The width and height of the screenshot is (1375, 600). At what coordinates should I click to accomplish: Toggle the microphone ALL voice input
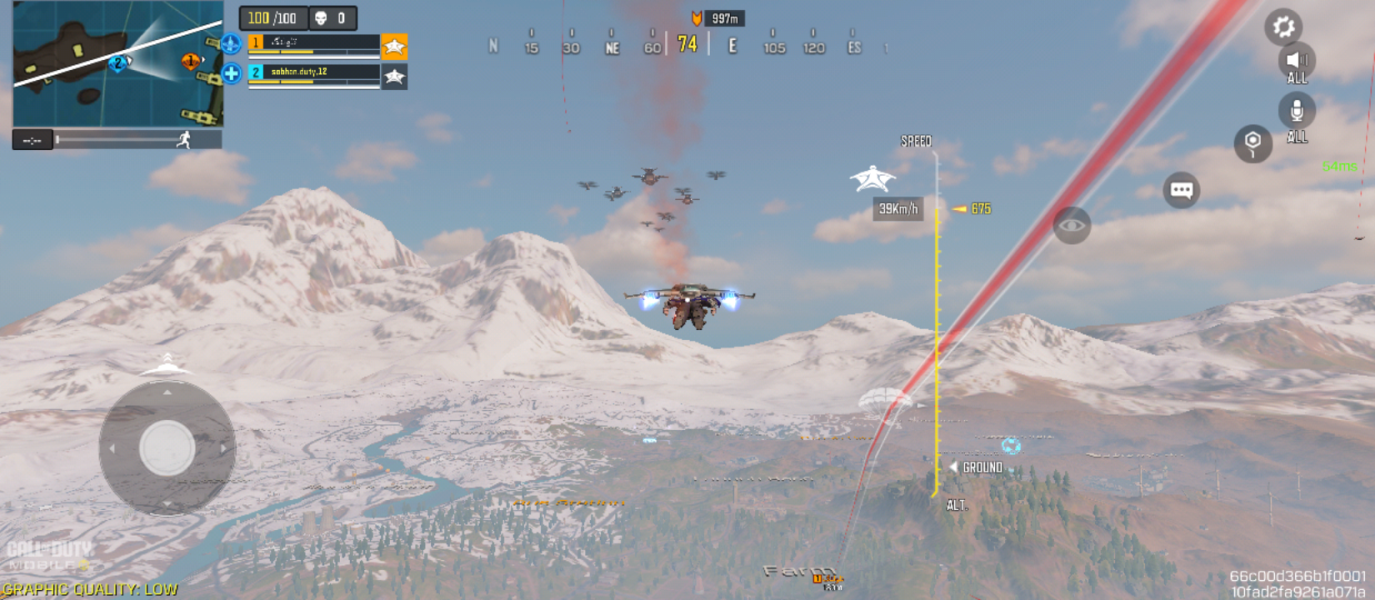pyautogui.click(x=1297, y=113)
